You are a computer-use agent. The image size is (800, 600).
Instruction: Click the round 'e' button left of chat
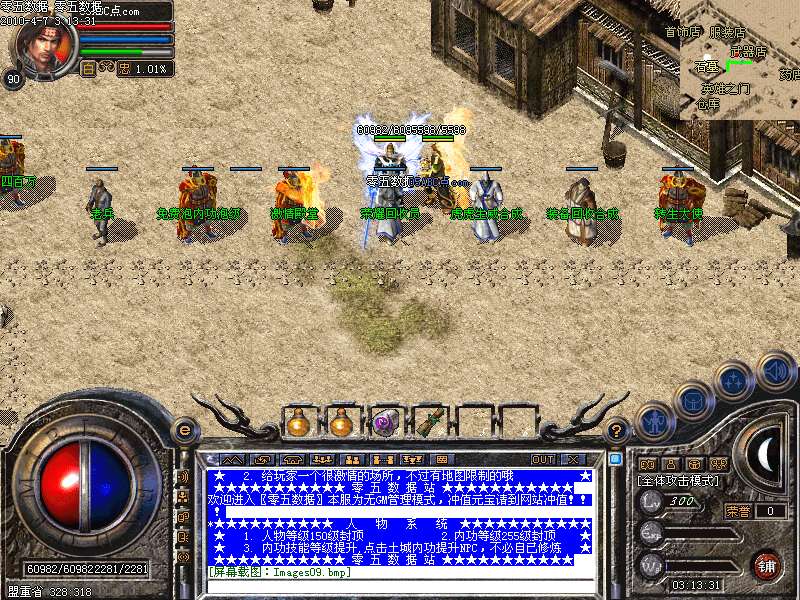click(183, 430)
